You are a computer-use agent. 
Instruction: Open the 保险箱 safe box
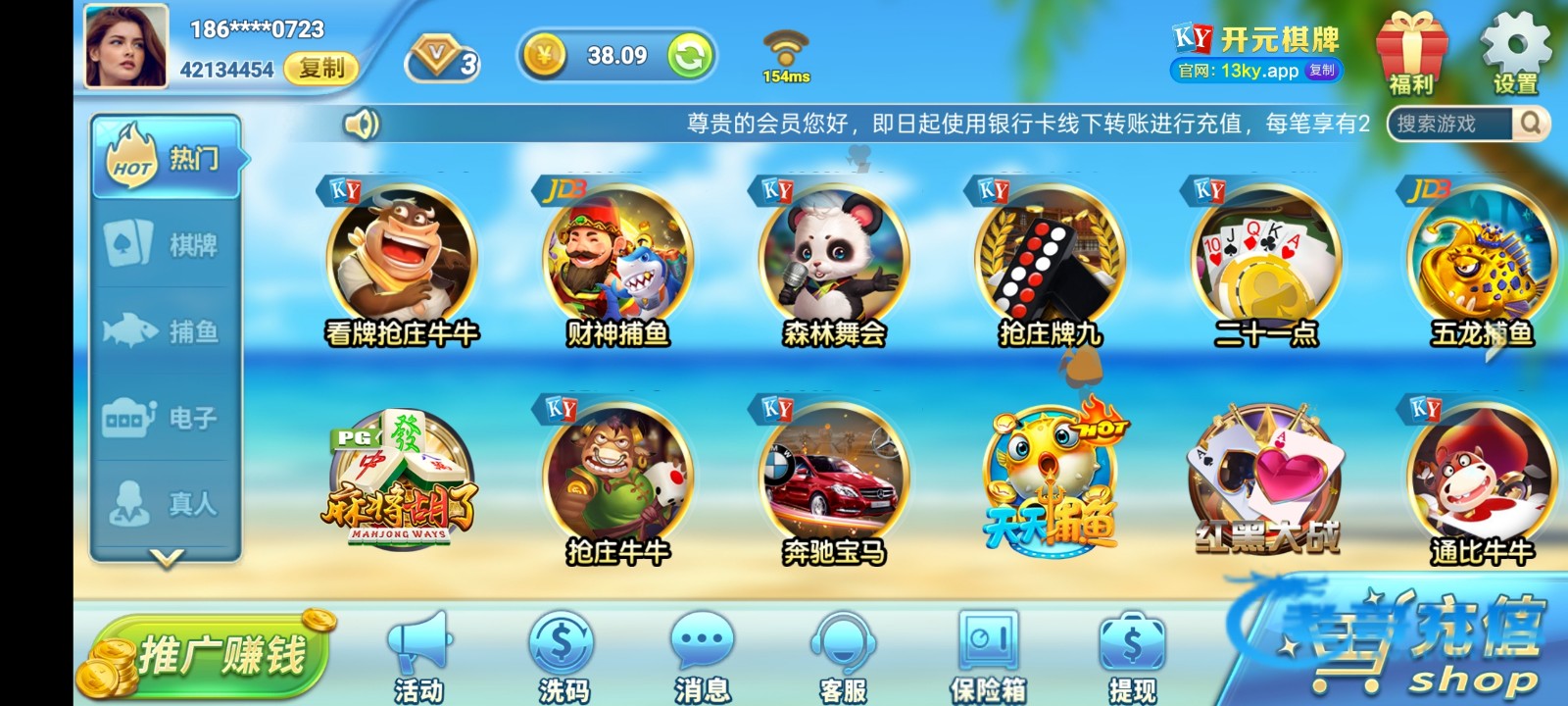tap(988, 657)
